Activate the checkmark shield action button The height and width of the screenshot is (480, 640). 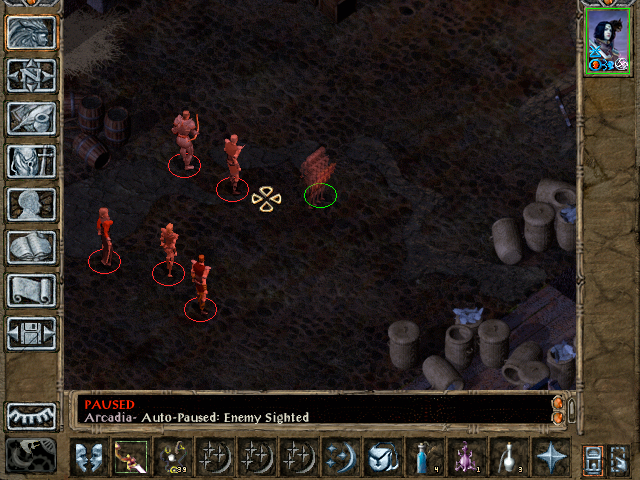[382, 458]
